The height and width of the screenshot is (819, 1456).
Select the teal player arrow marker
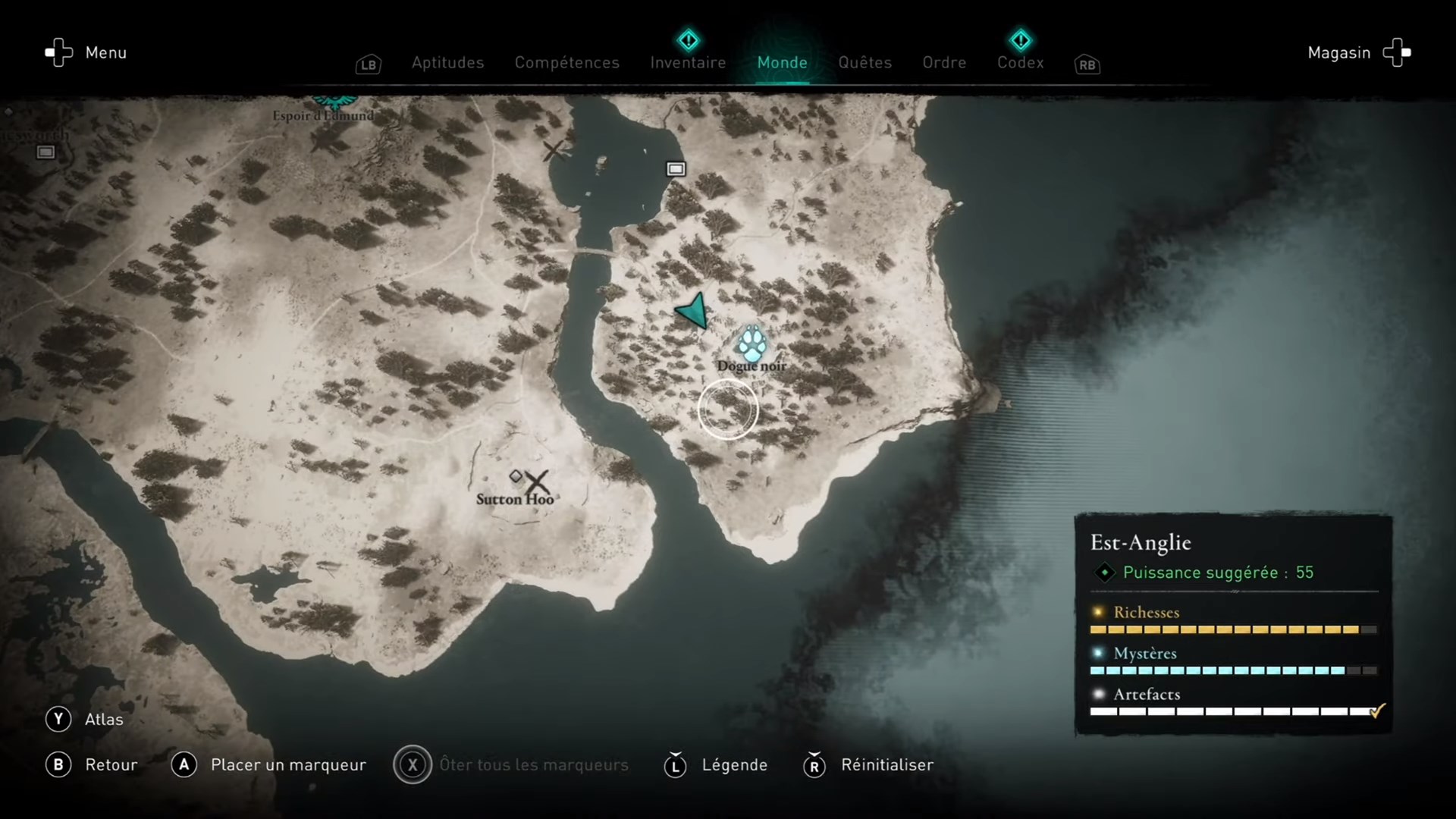(693, 311)
